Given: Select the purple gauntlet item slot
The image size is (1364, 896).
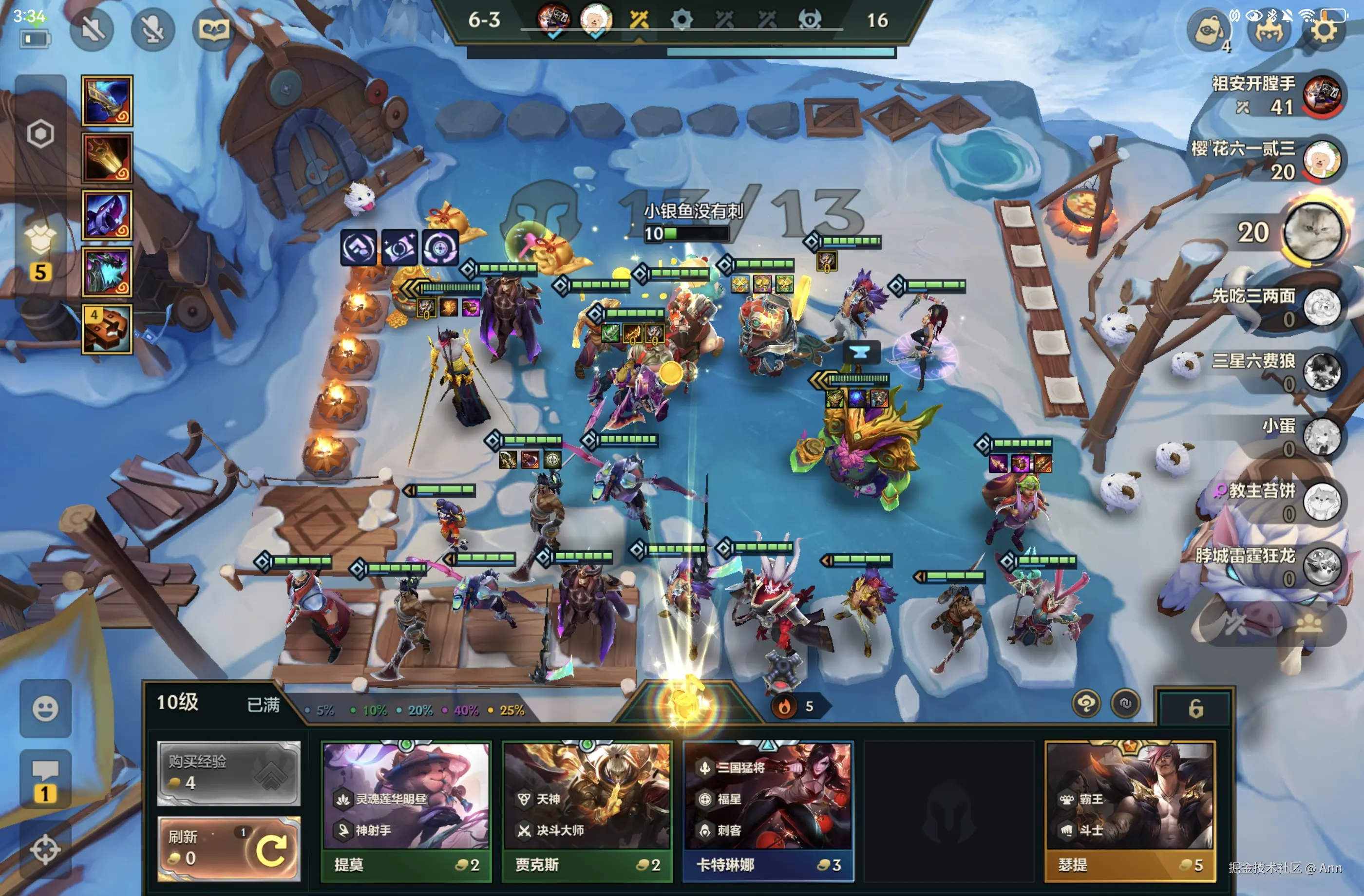Looking at the screenshot, I should [x=107, y=215].
